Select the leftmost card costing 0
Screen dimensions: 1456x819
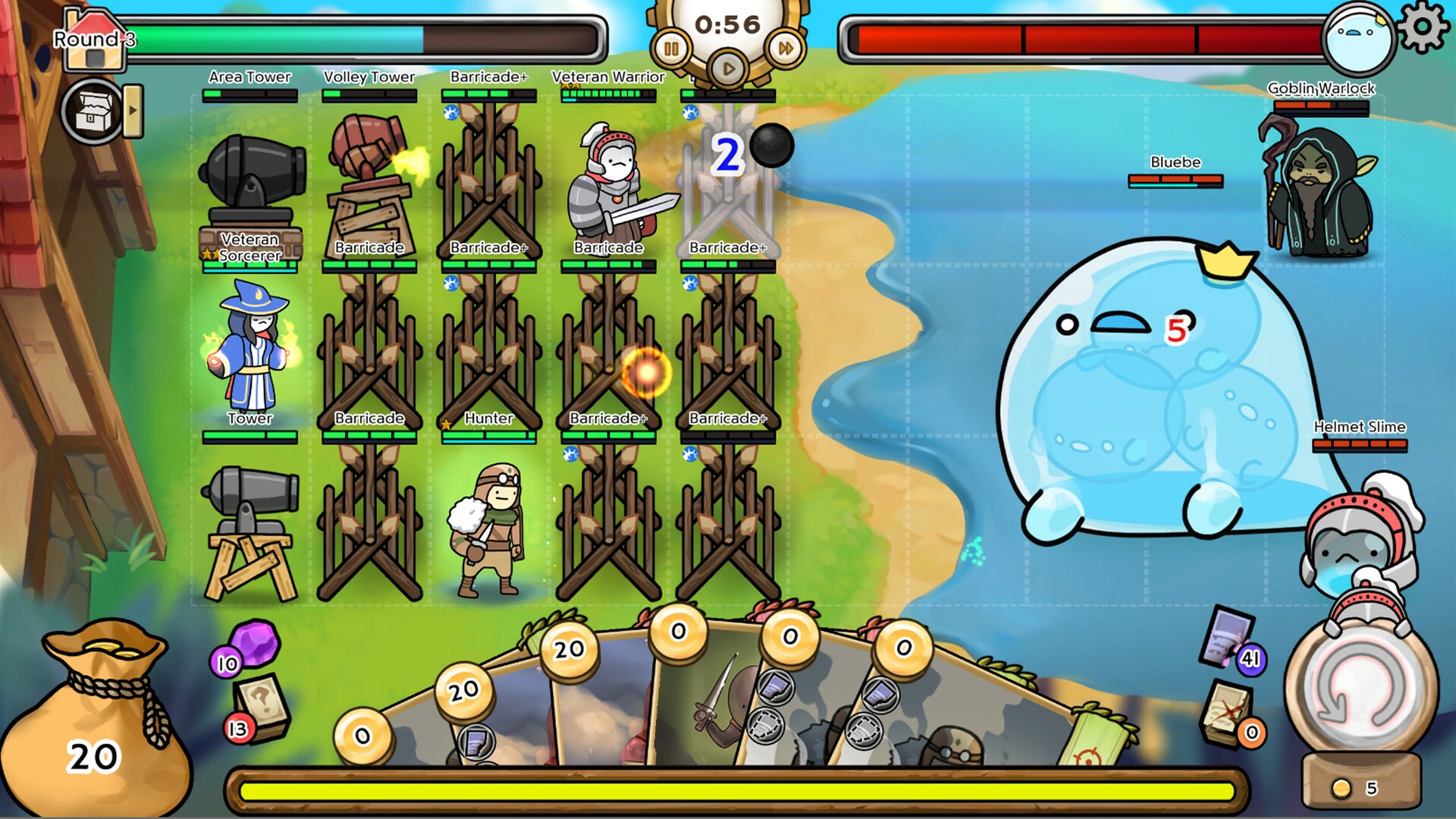tap(364, 736)
